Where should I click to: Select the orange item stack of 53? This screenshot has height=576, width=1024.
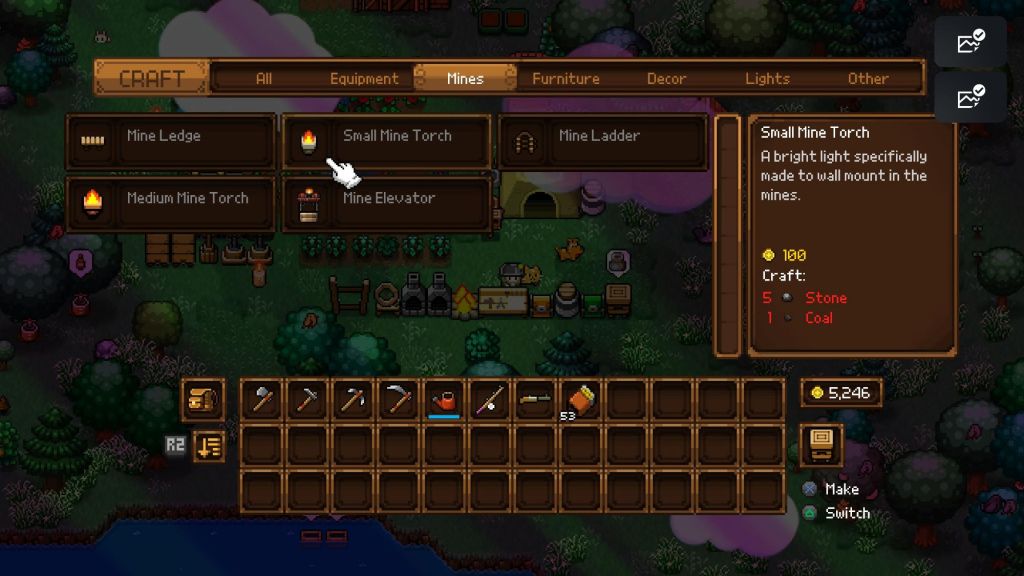(580, 400)
